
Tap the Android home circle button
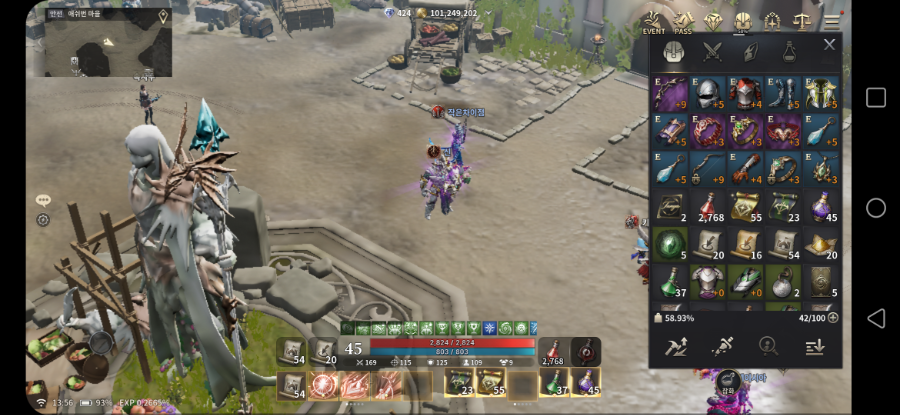point(875,207)
